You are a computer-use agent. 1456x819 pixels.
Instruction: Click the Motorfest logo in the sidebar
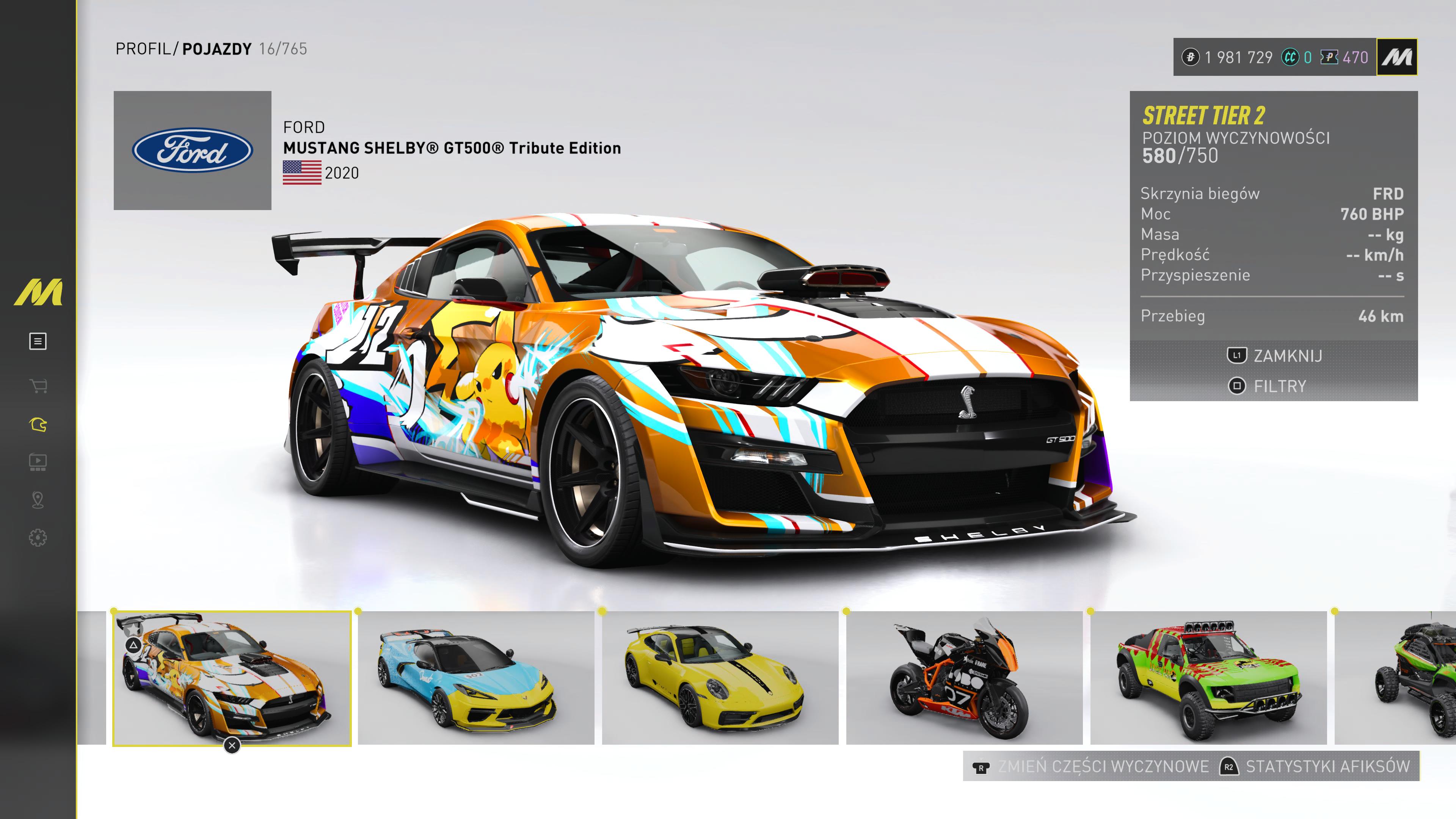point(38,292)
